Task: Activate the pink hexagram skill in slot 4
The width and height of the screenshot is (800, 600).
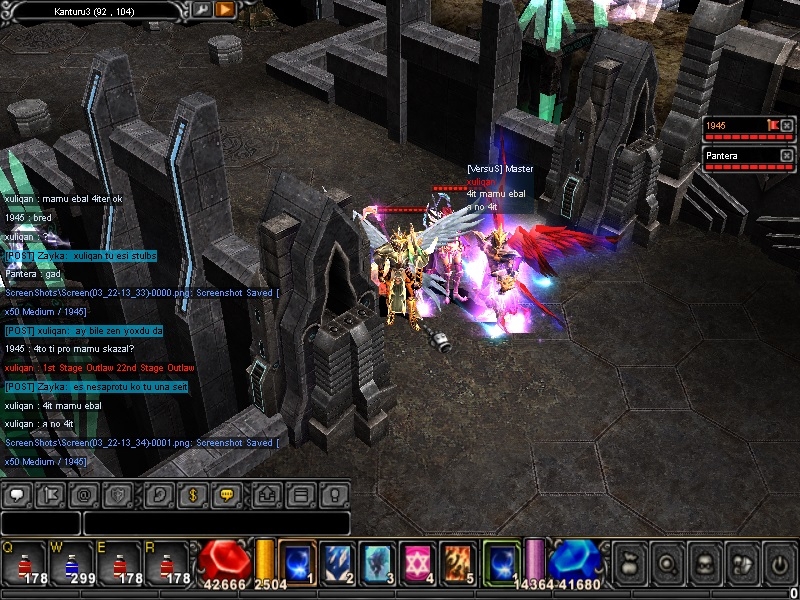Action: [x=417, y=560]
